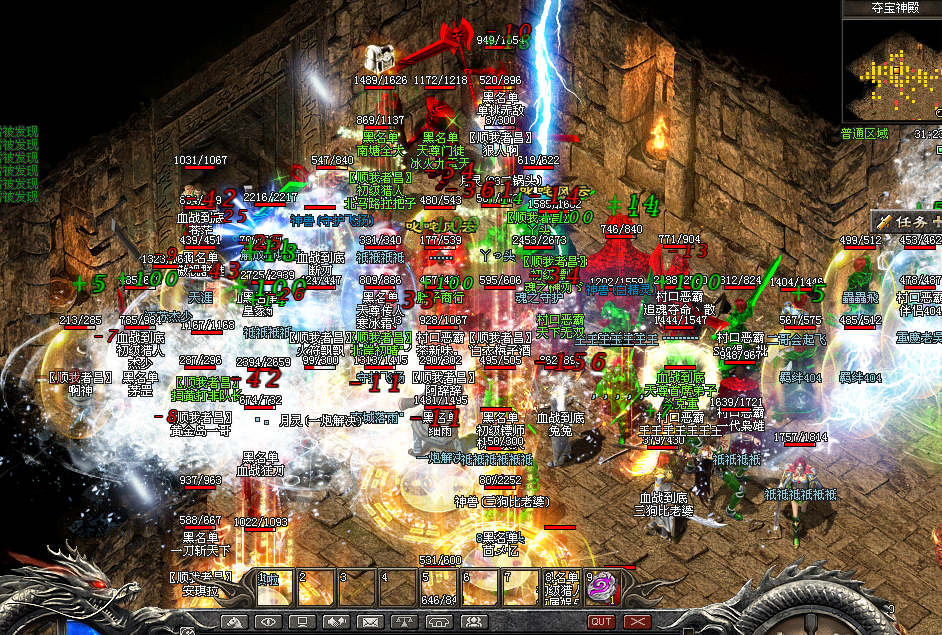Click the eye icon on bottom bar
This screenshot has width=942, height=635.
pos(268,621)
